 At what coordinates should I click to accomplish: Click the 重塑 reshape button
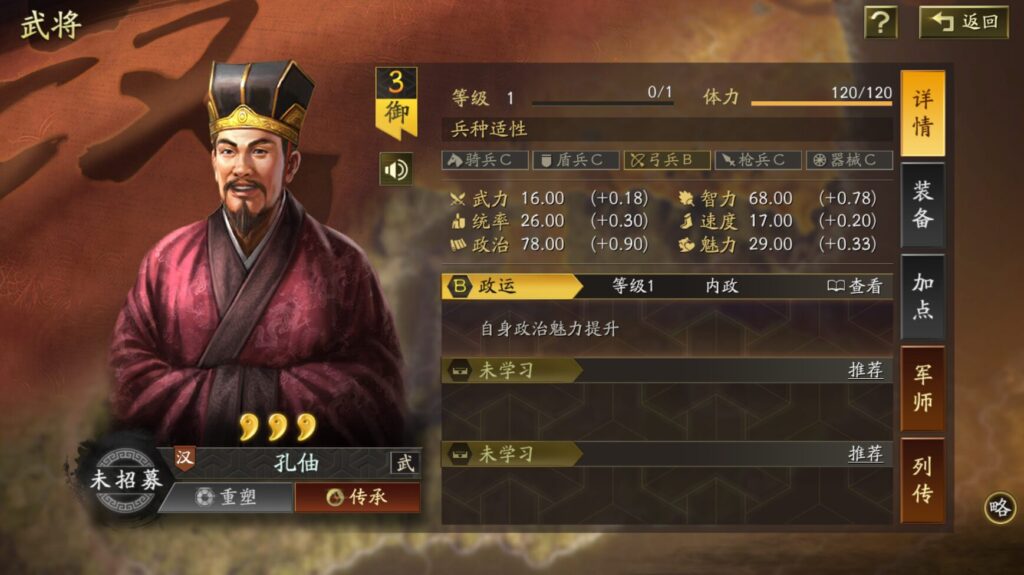(x=226, y=497)
